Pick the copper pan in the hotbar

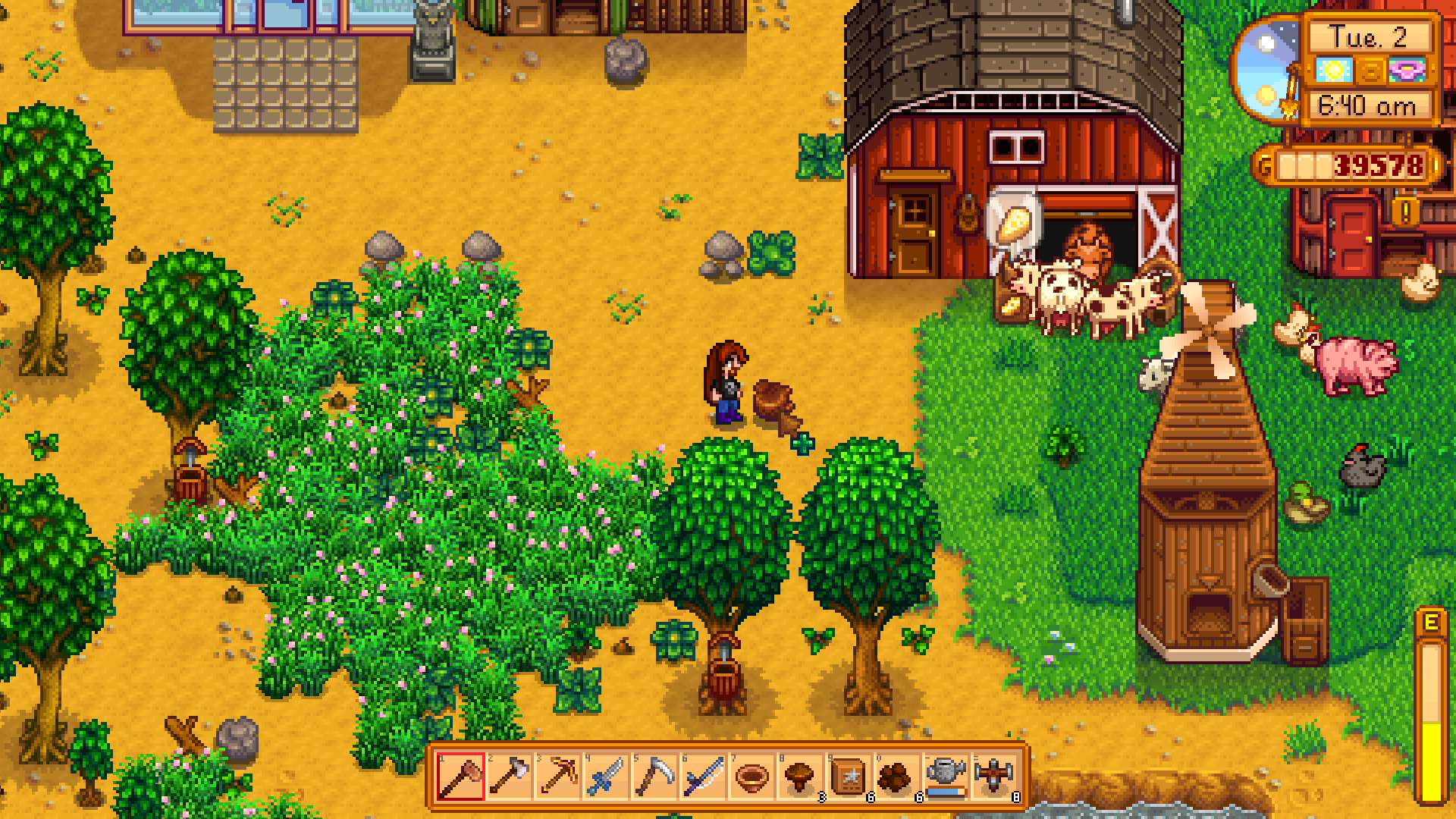point(752,777)
